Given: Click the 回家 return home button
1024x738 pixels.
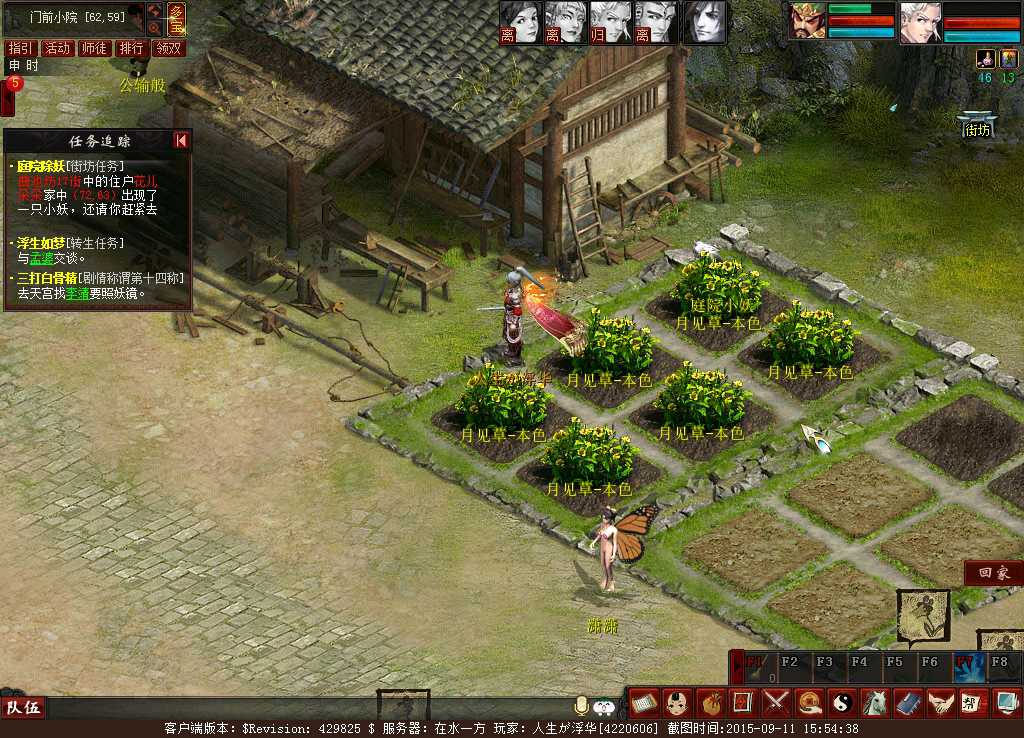Looking at the screenshot, I should coord(993,573).
